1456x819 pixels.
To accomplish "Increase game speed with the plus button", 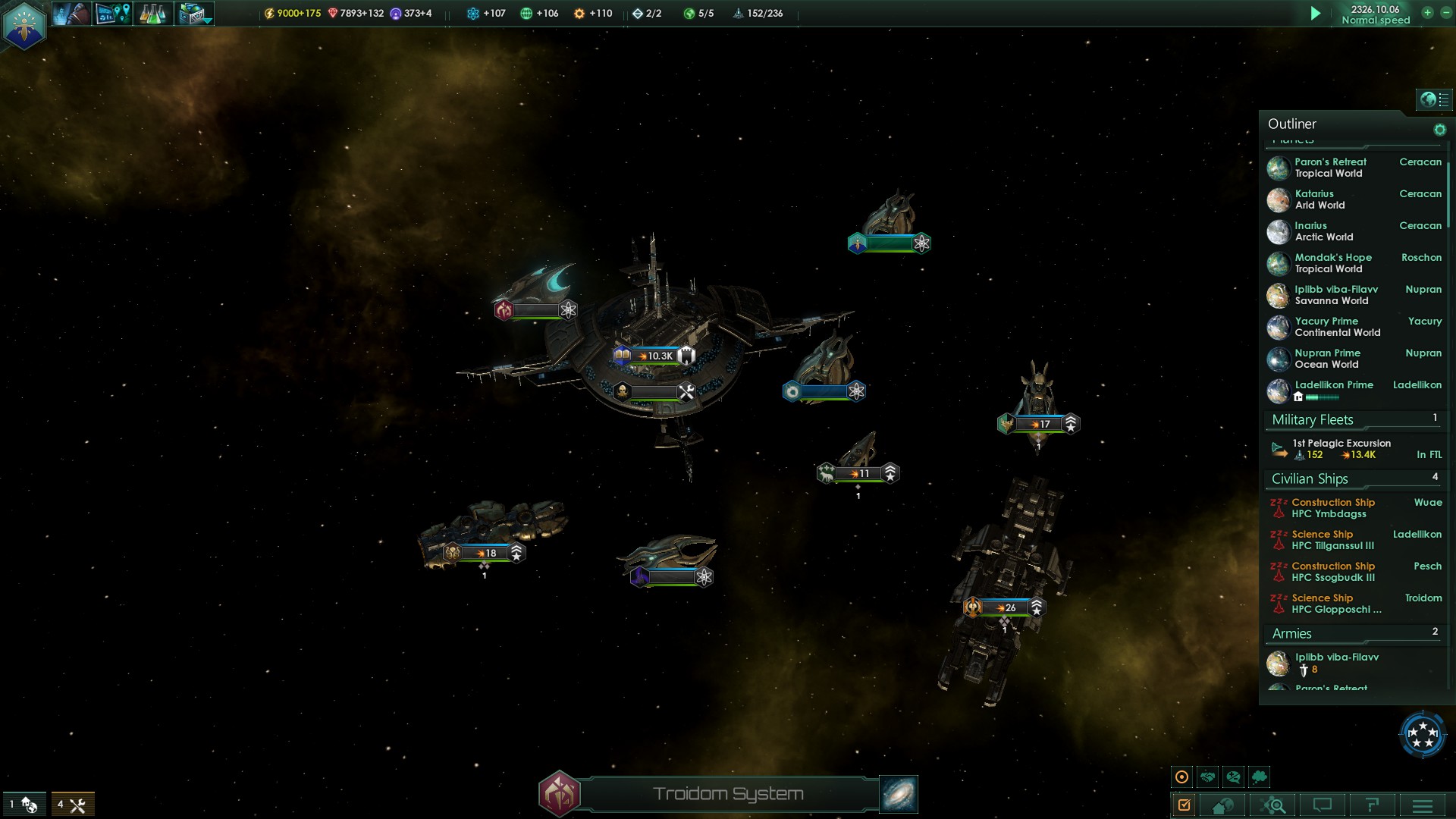I will tap(1427, 13).
